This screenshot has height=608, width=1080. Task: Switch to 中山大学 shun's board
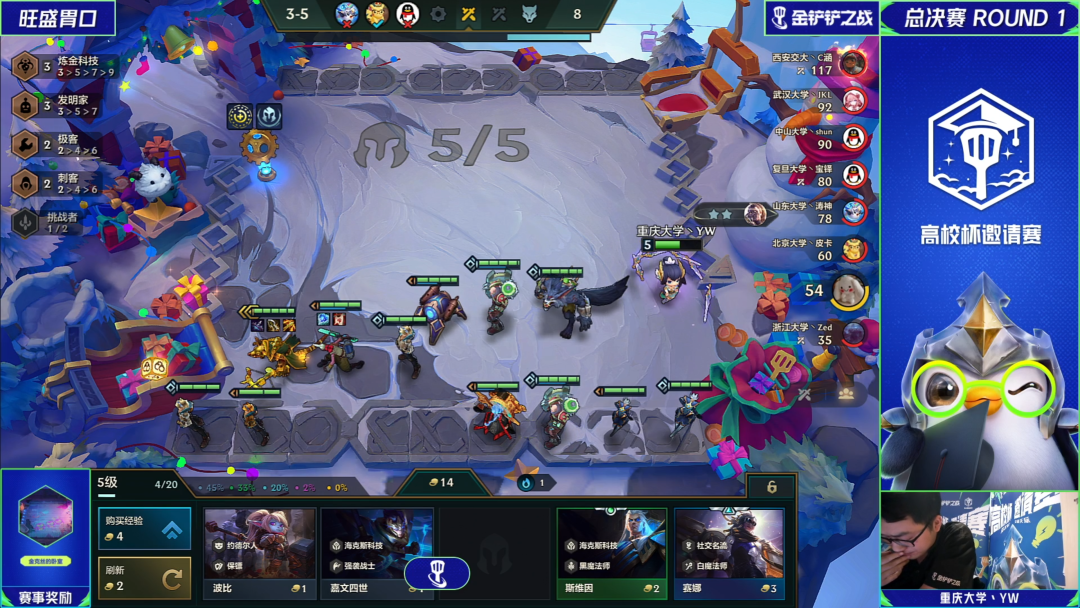(818, 138)
